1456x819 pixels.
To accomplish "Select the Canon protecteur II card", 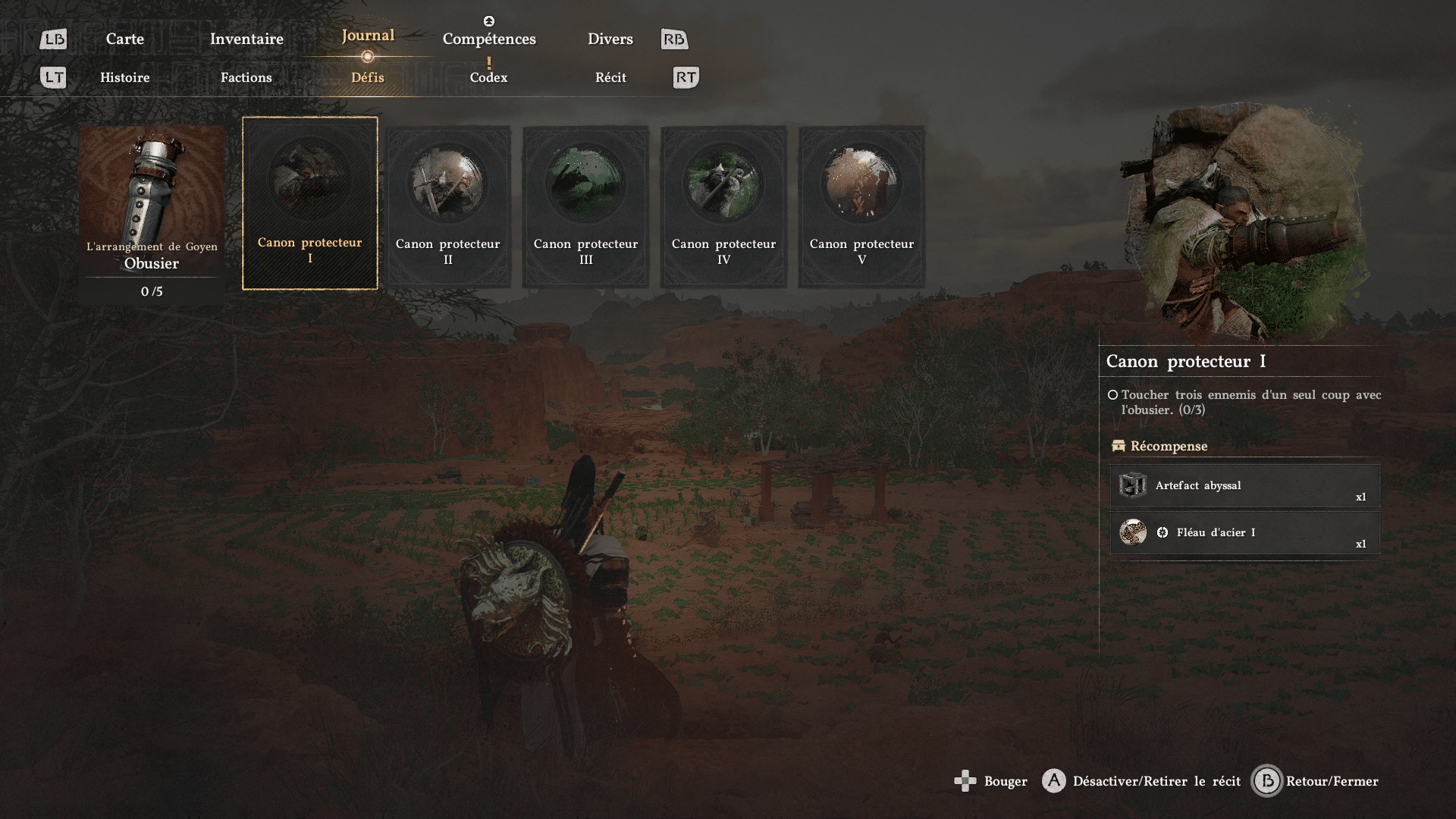I will (448, 206).
